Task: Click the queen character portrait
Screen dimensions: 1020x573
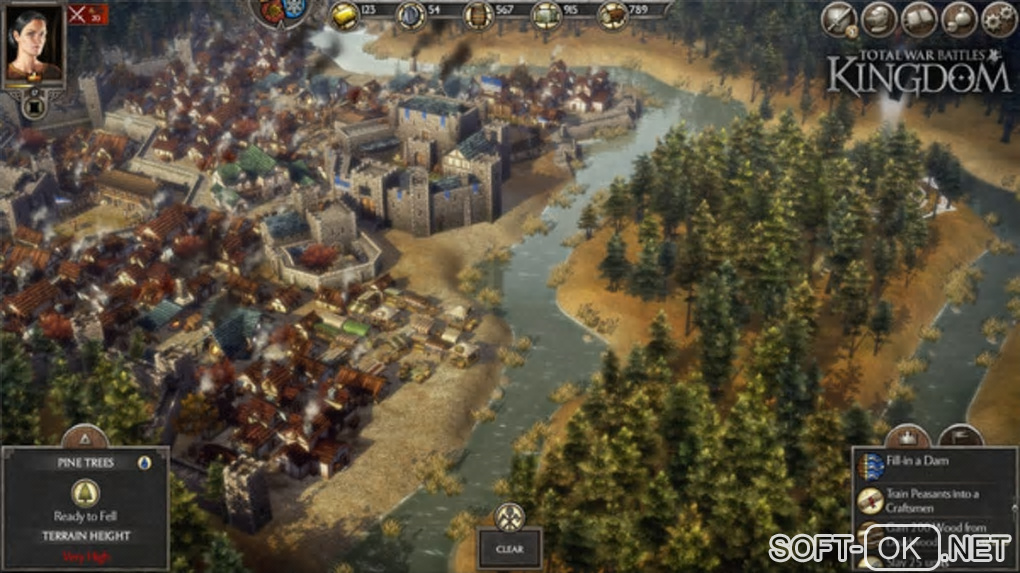Action: point(32,43)
